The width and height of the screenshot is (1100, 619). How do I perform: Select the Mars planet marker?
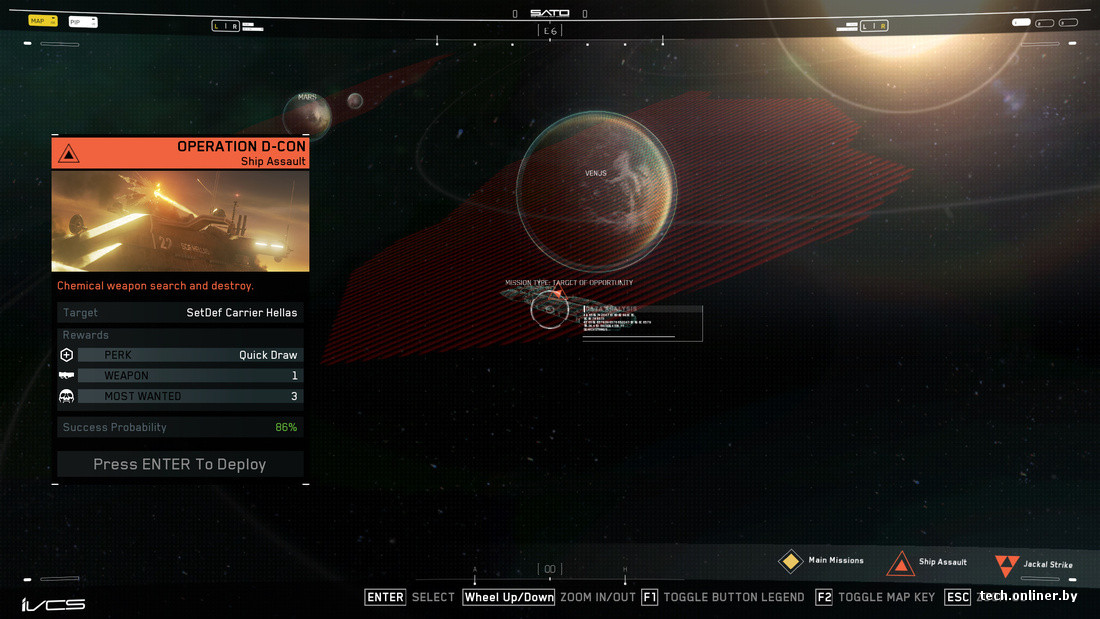(x=307, y=114)
